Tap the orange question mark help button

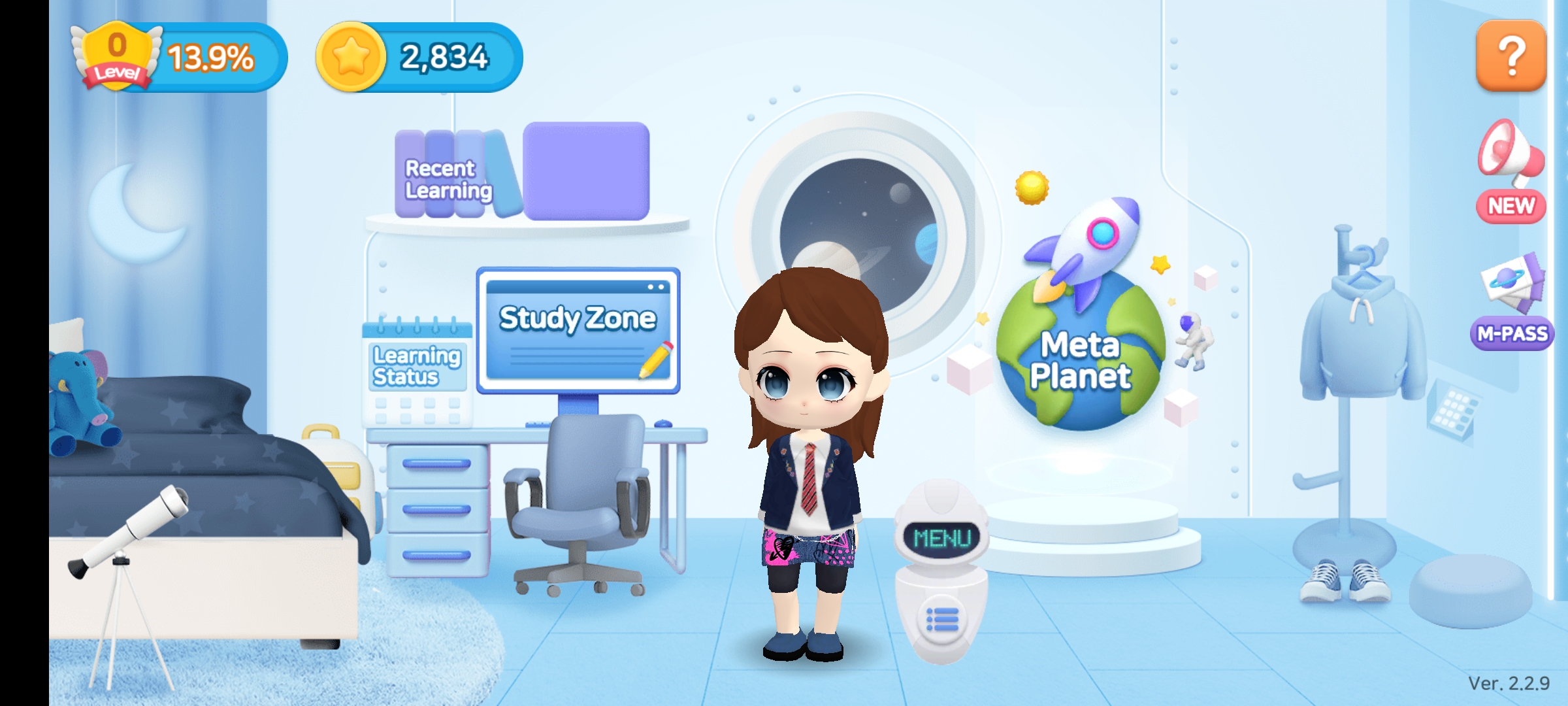1511,56
